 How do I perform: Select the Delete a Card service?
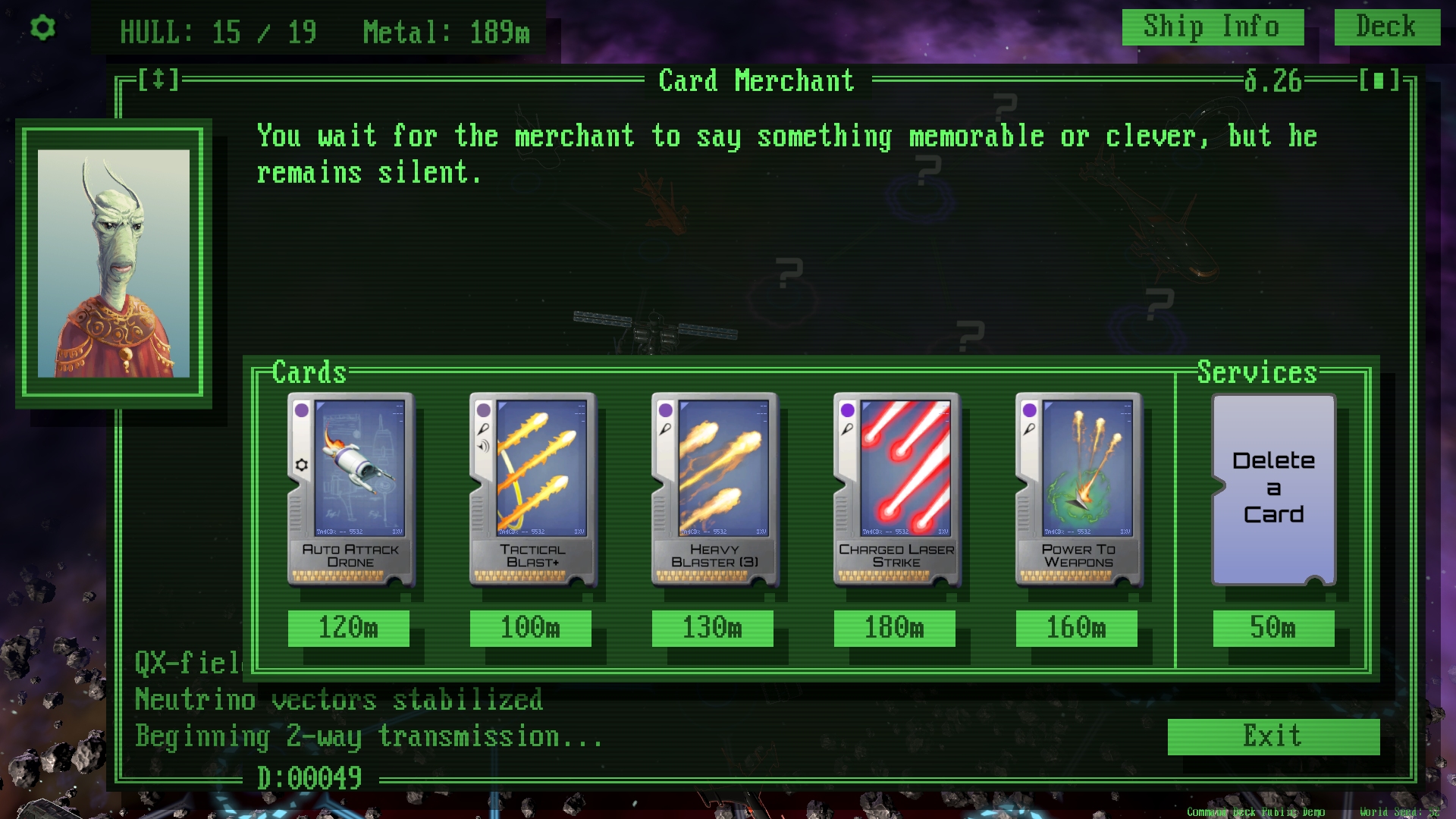(1273, 489)
